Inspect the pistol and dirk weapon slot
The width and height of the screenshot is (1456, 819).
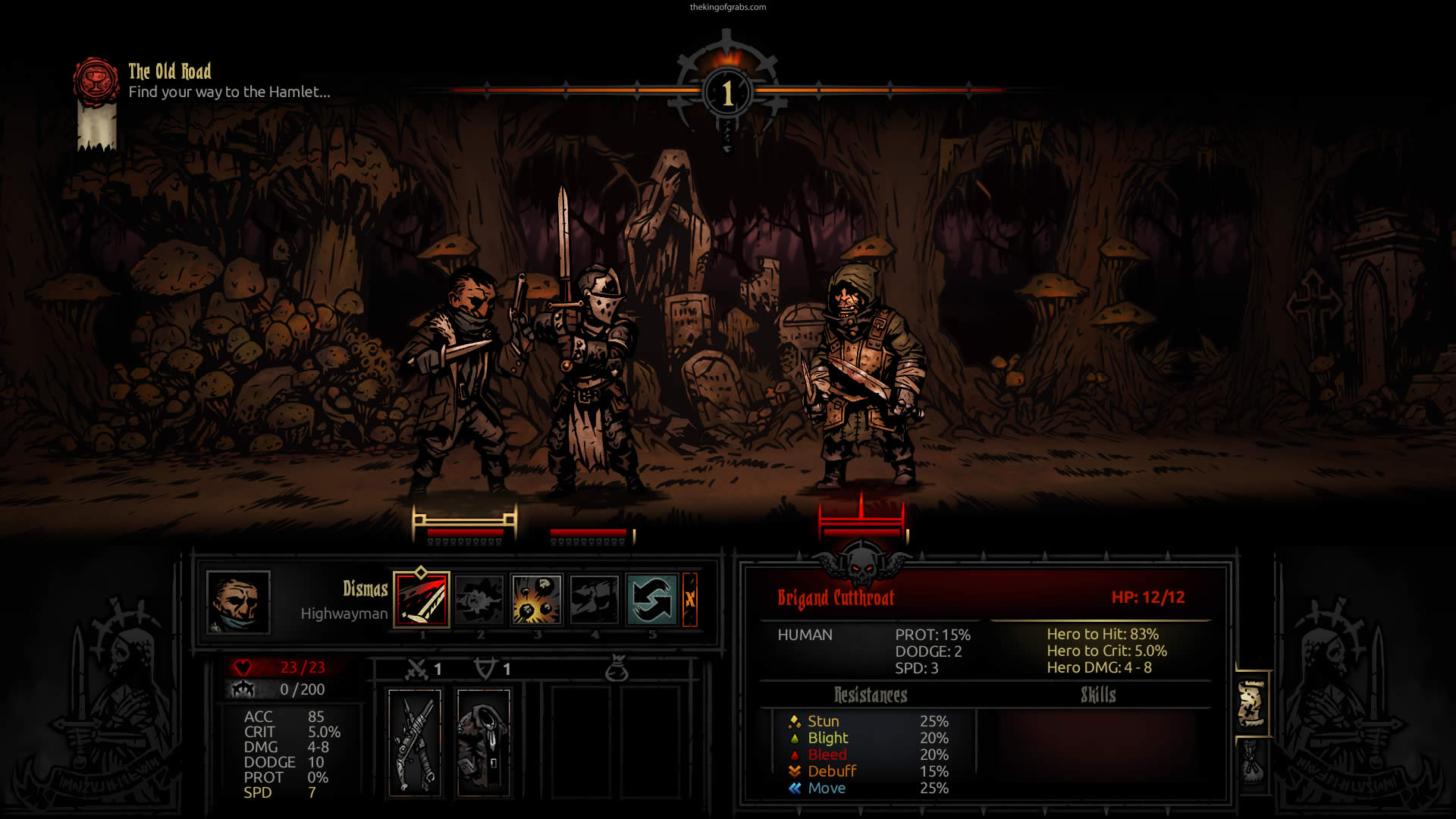pyautogui.click(x=415, y=742)
